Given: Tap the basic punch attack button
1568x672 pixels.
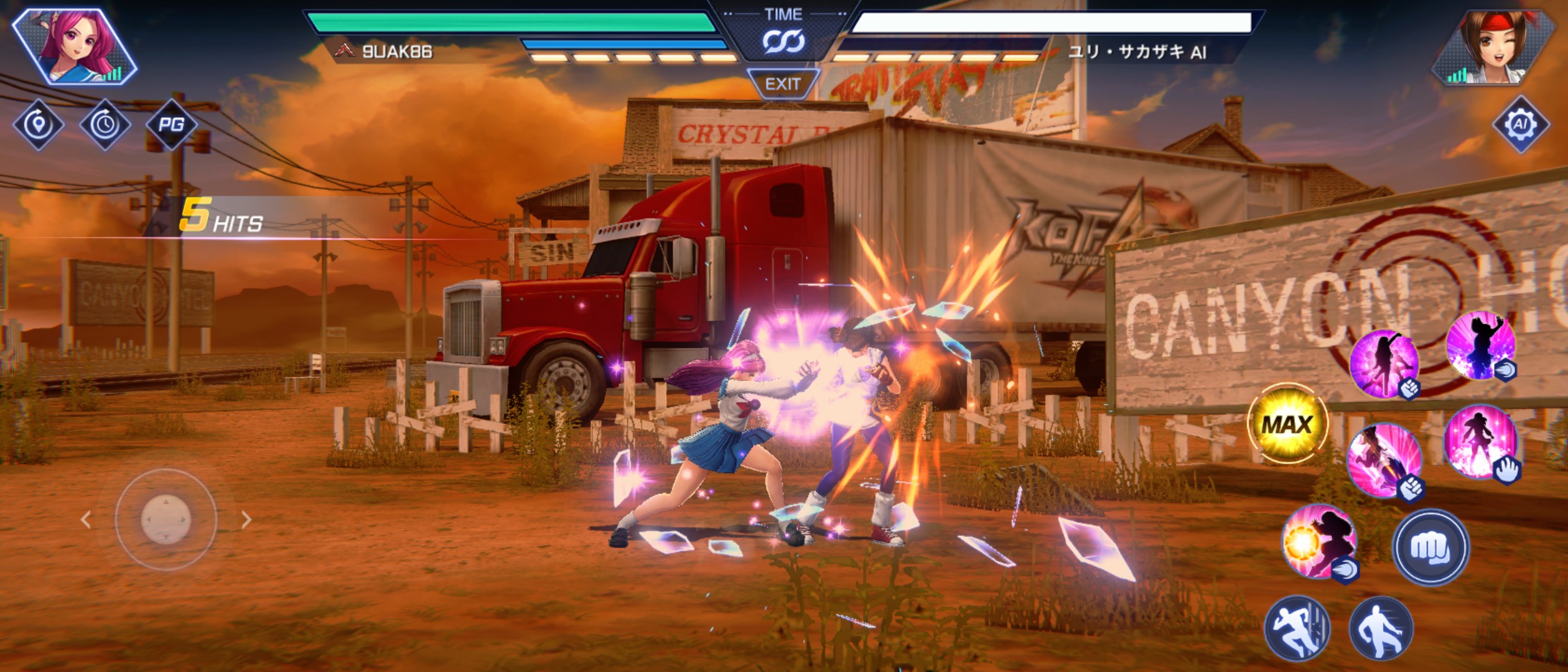Looking at the screenshot, I should [x=1430, y=548].
